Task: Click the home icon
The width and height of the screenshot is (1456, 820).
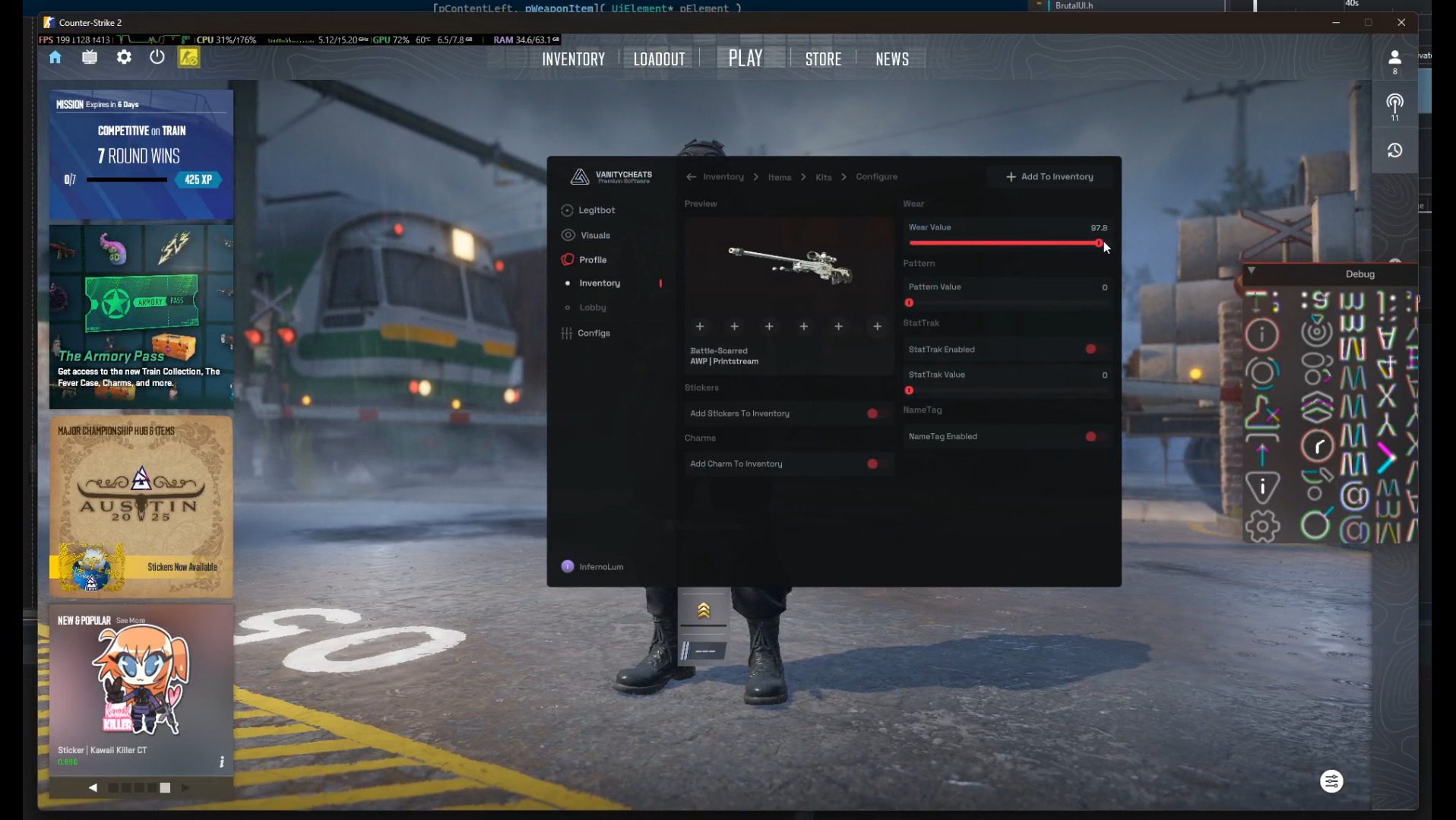Action: [55, 58]
